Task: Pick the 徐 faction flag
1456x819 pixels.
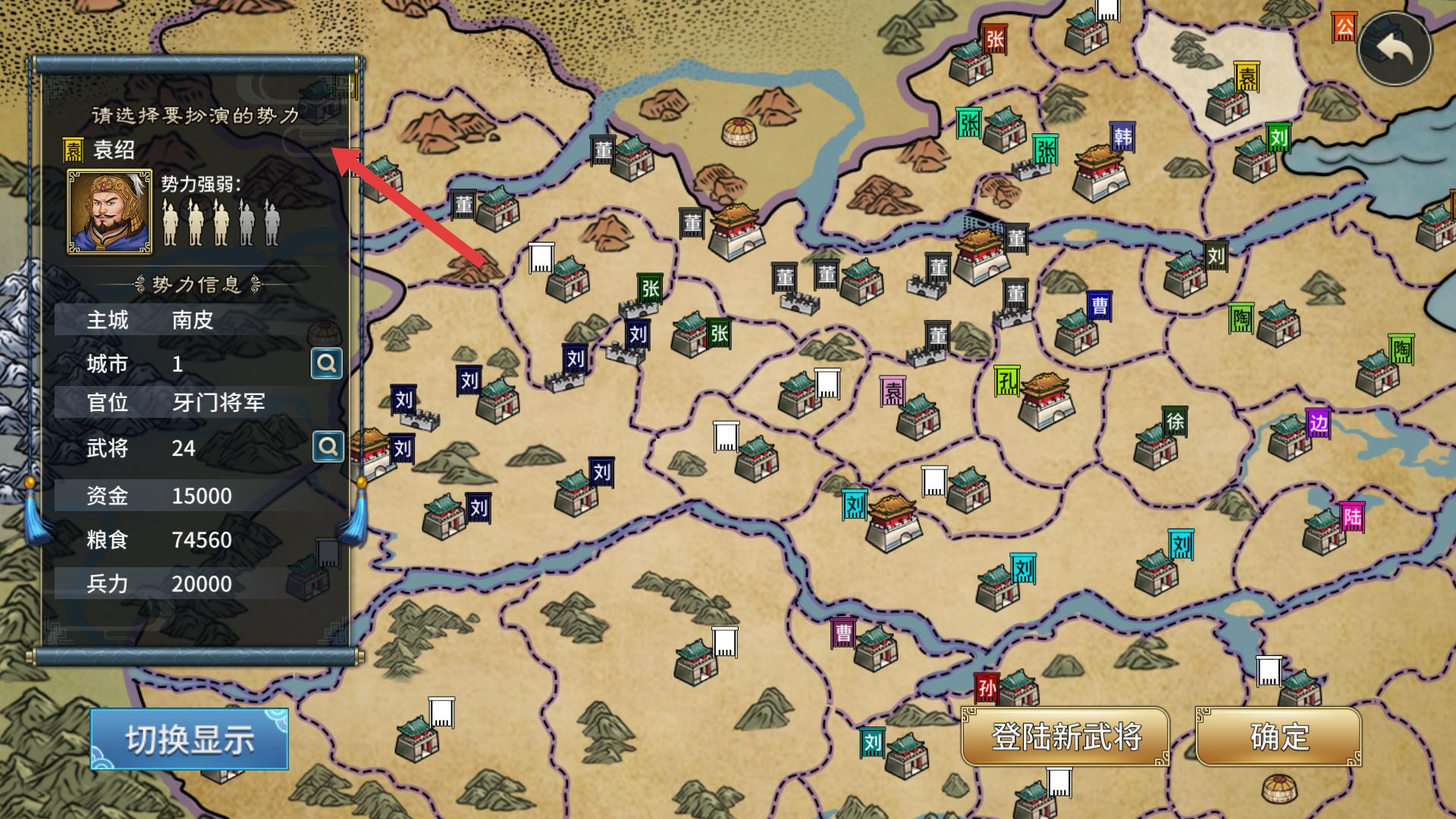Action: pos(1175,422)
